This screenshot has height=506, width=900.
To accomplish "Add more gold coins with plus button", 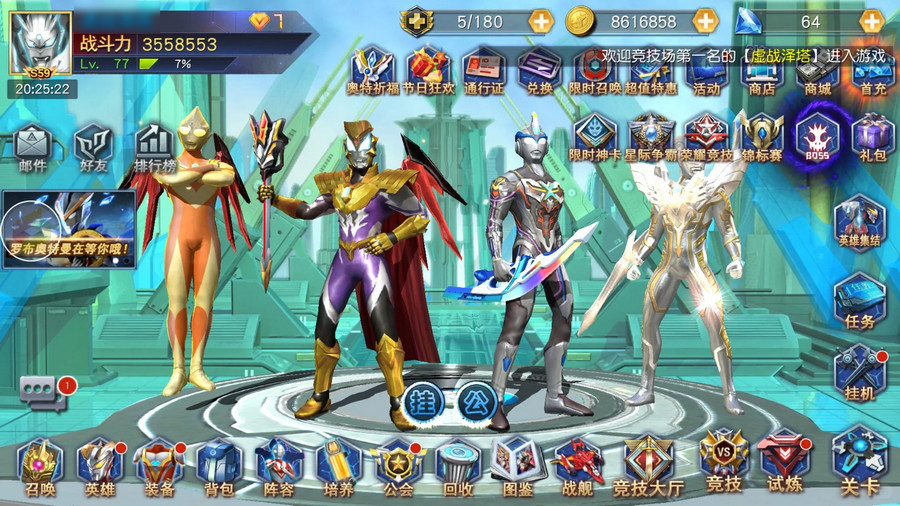I will click(705, 21).
